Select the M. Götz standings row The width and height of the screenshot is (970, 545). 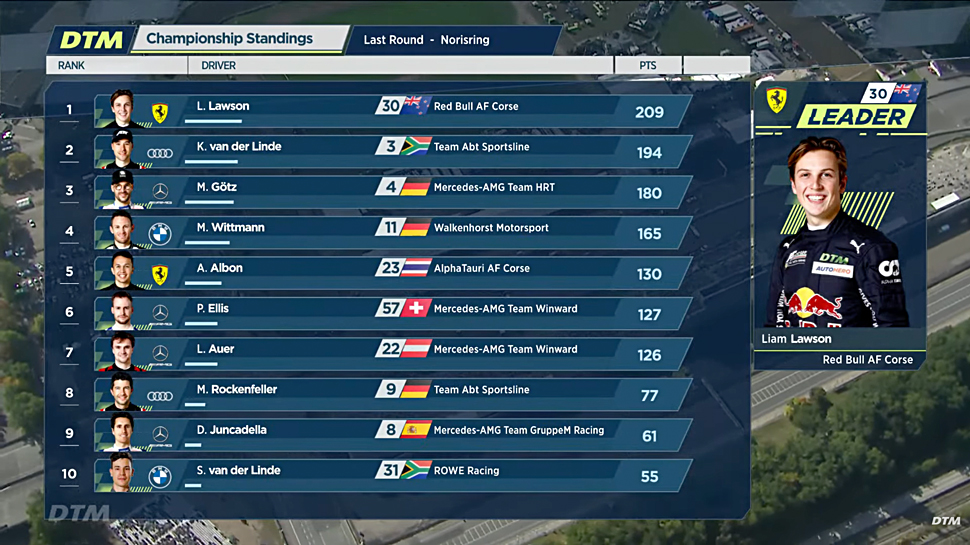coord(392,192)
